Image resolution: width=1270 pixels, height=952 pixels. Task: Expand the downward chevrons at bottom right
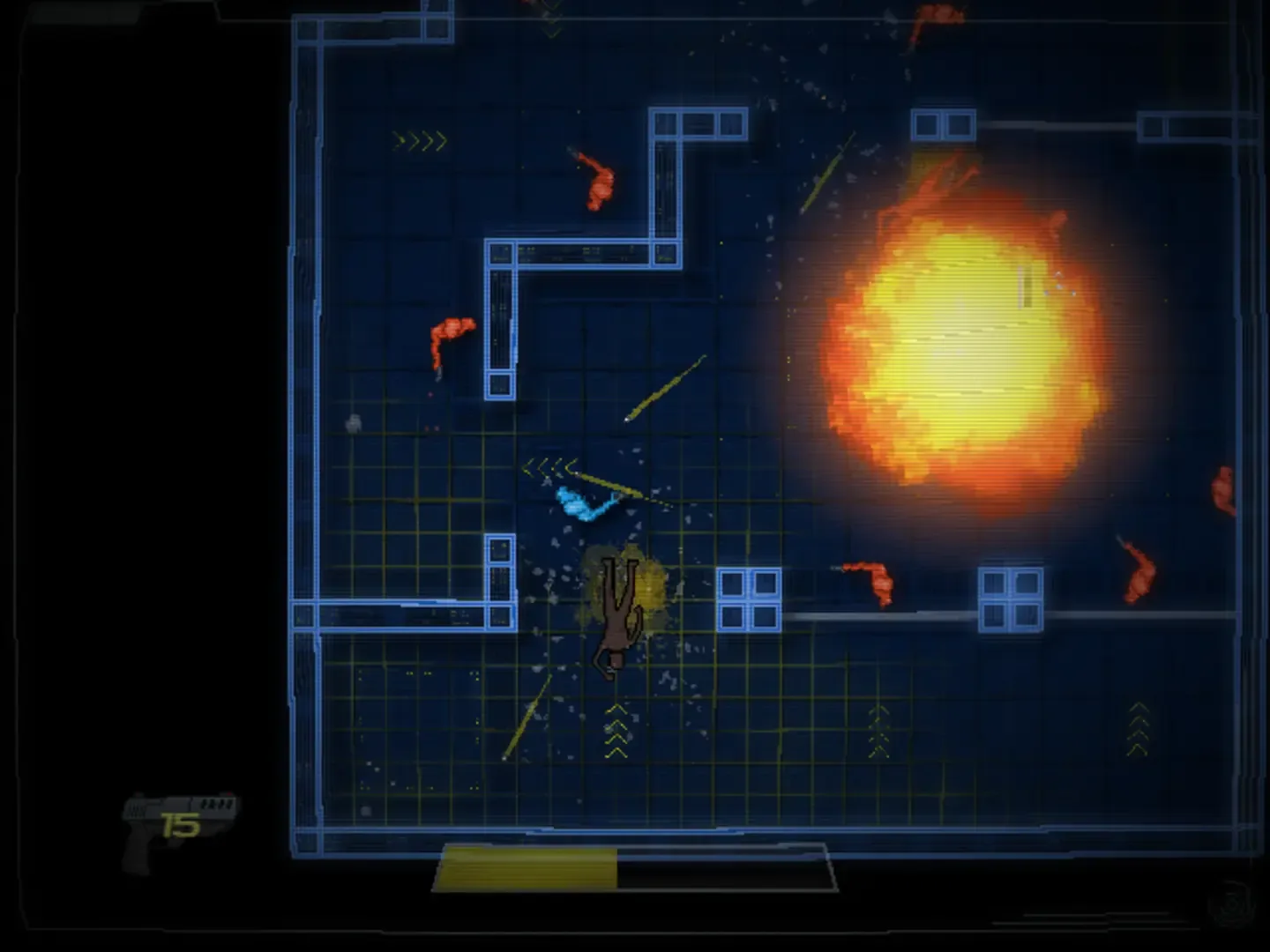click(1138, 727)
